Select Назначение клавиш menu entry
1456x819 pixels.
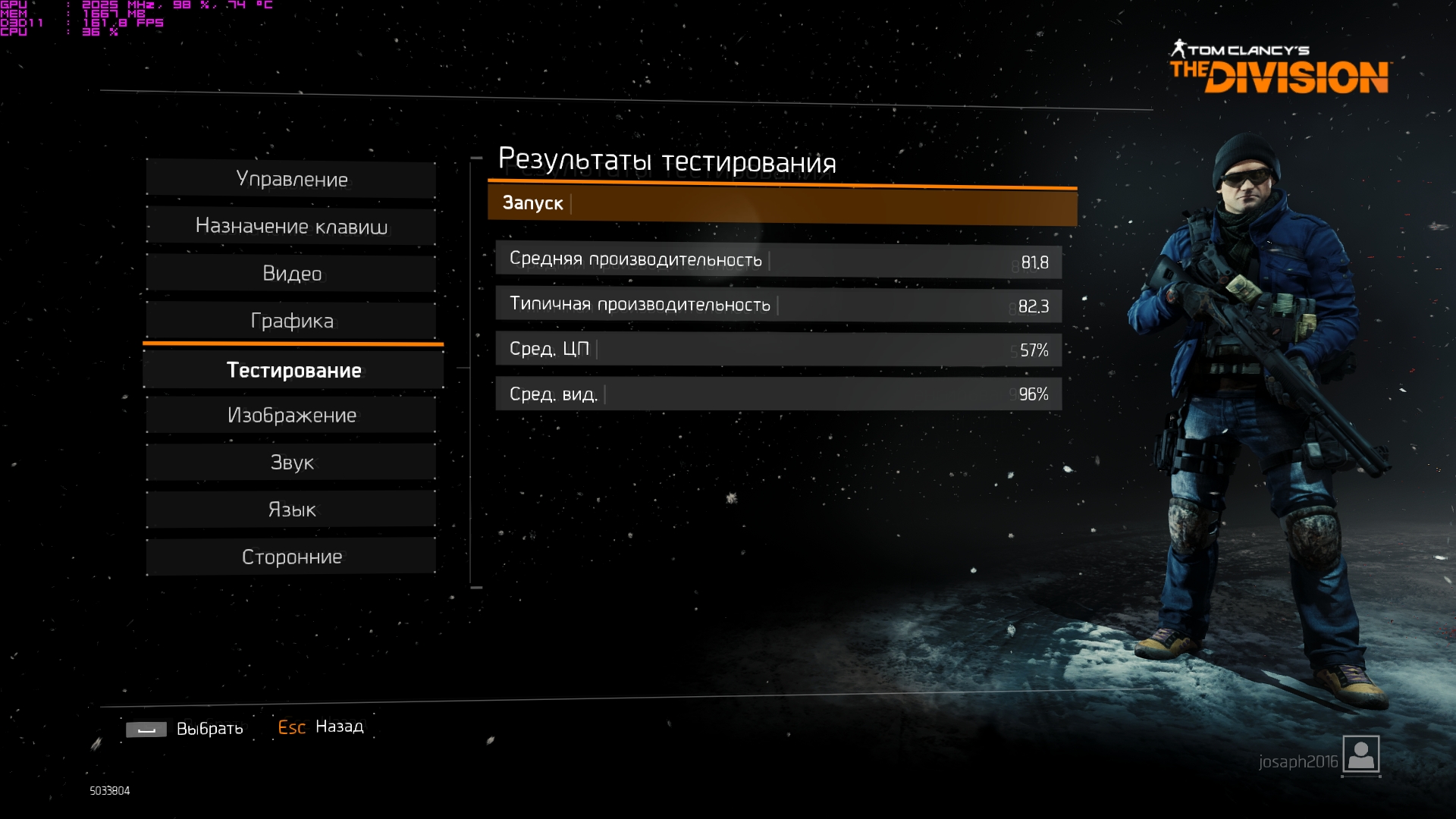291,226
